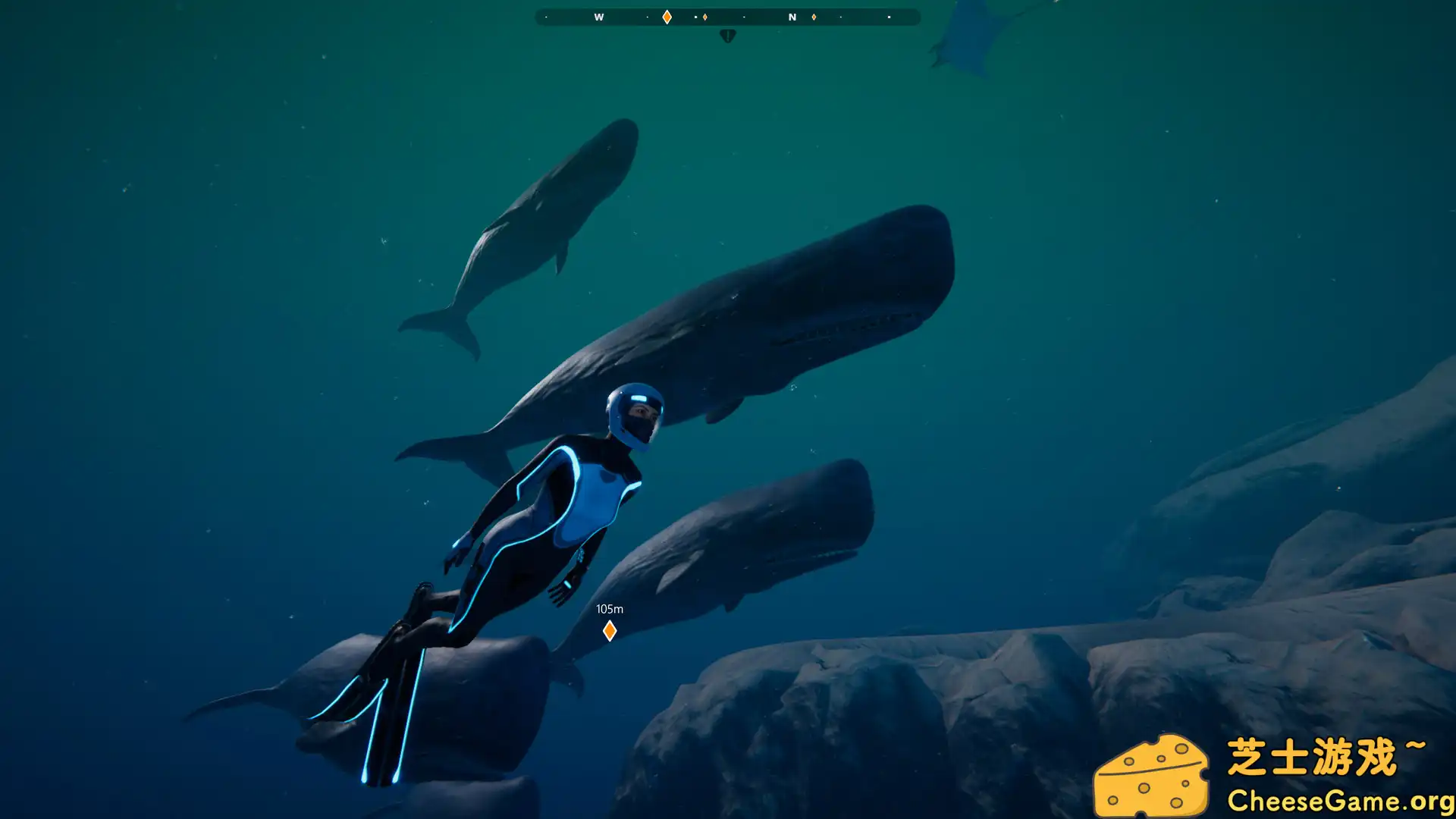Expand the tick mark right of the N label
This screenshot has height=819, width=1456.
[840, 17]
